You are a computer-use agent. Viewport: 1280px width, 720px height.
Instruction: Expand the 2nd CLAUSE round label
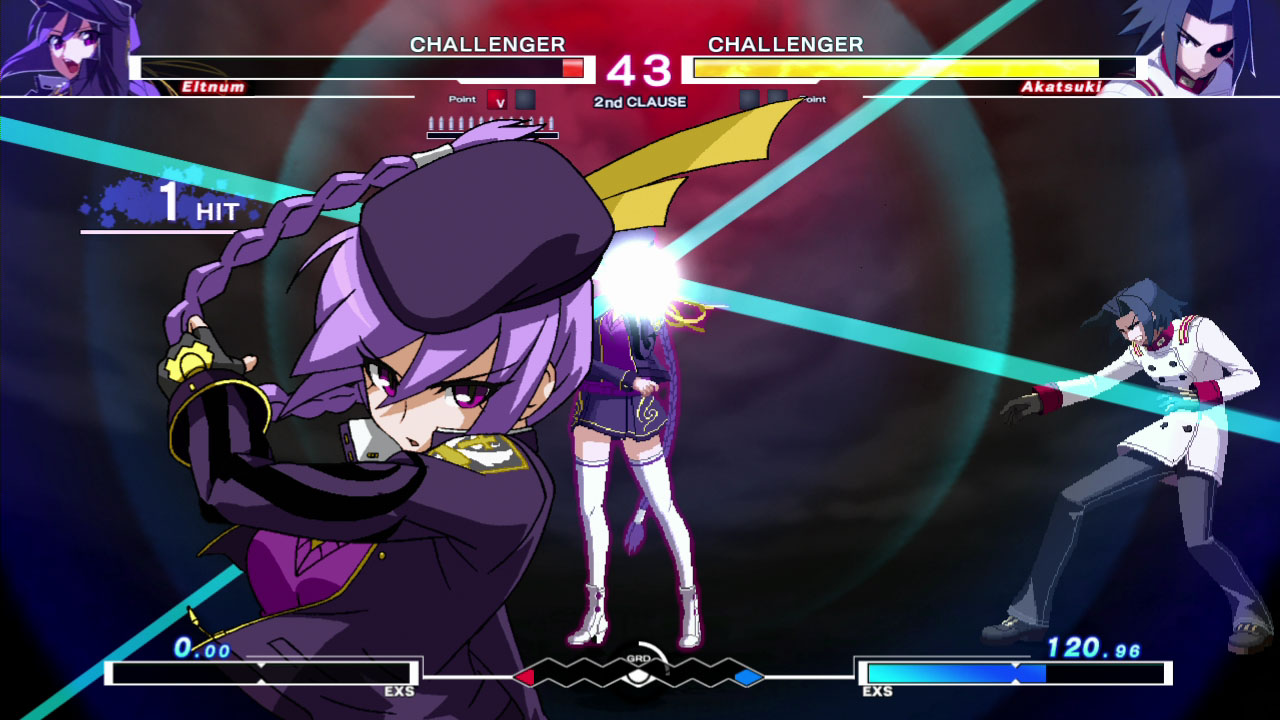(x=640, y=101)
